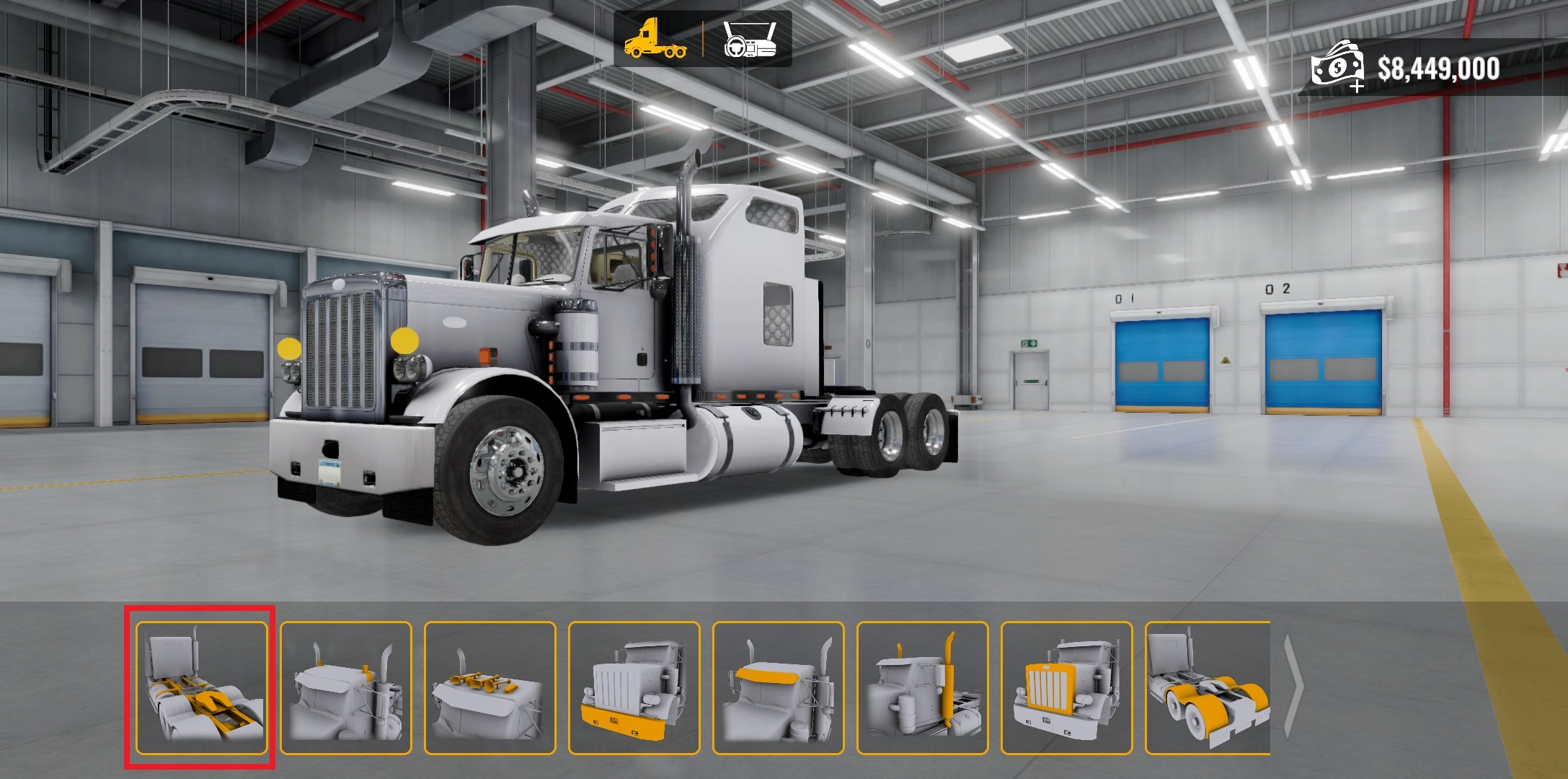Switch to the interior dashboard tab
This screenshot has height=779, width=1568.
point(749,39)
